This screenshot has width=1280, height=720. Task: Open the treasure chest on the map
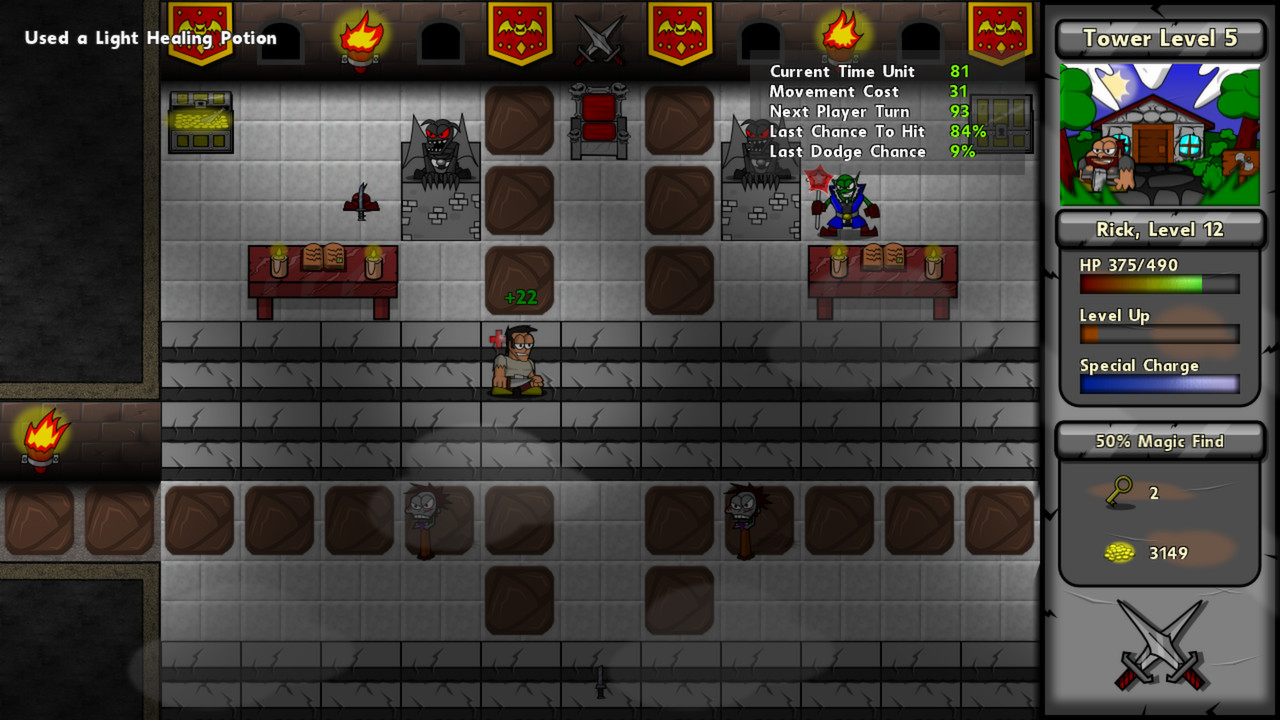pos(201,120)
